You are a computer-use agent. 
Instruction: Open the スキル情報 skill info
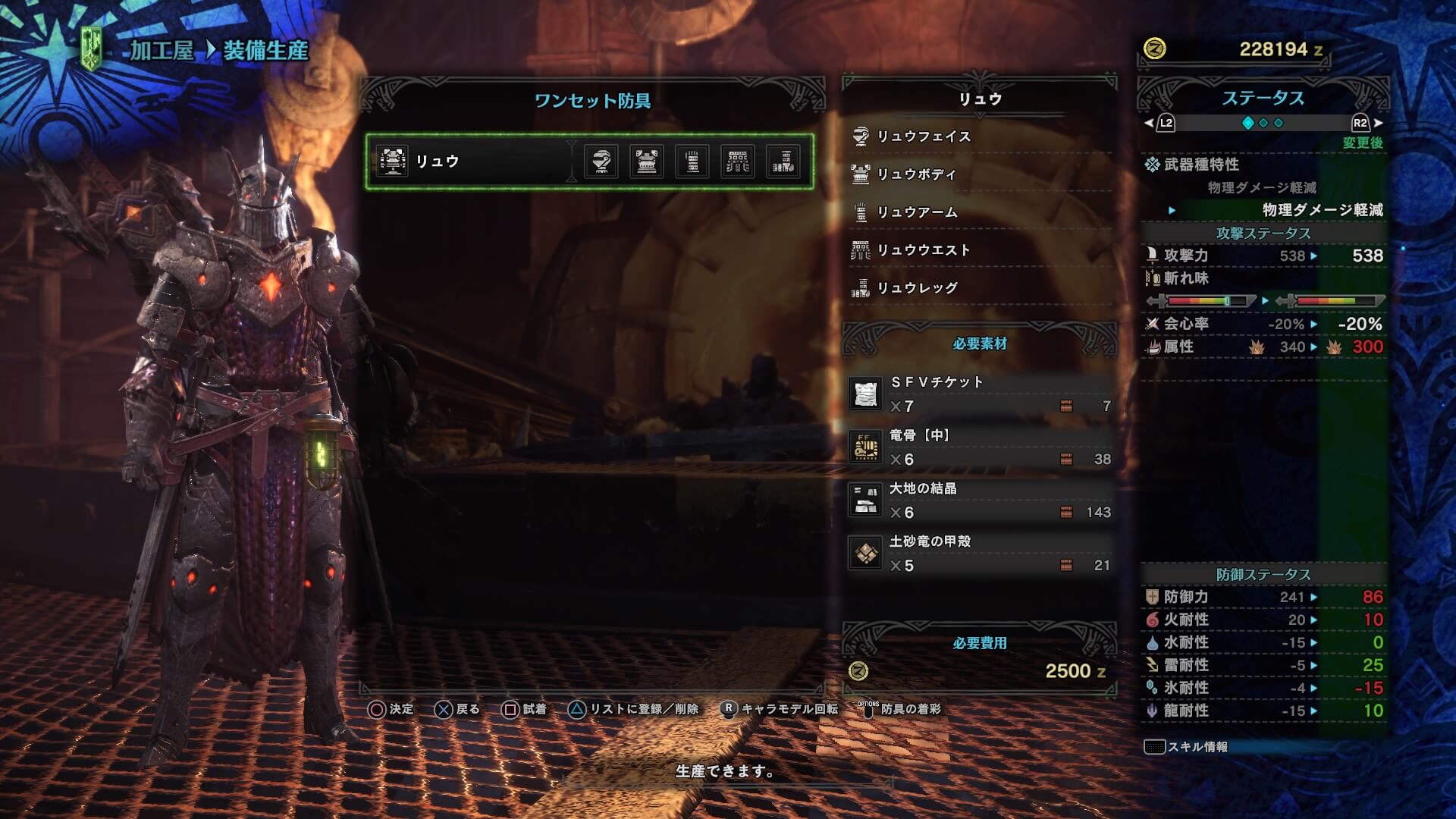click(1186, 747)
